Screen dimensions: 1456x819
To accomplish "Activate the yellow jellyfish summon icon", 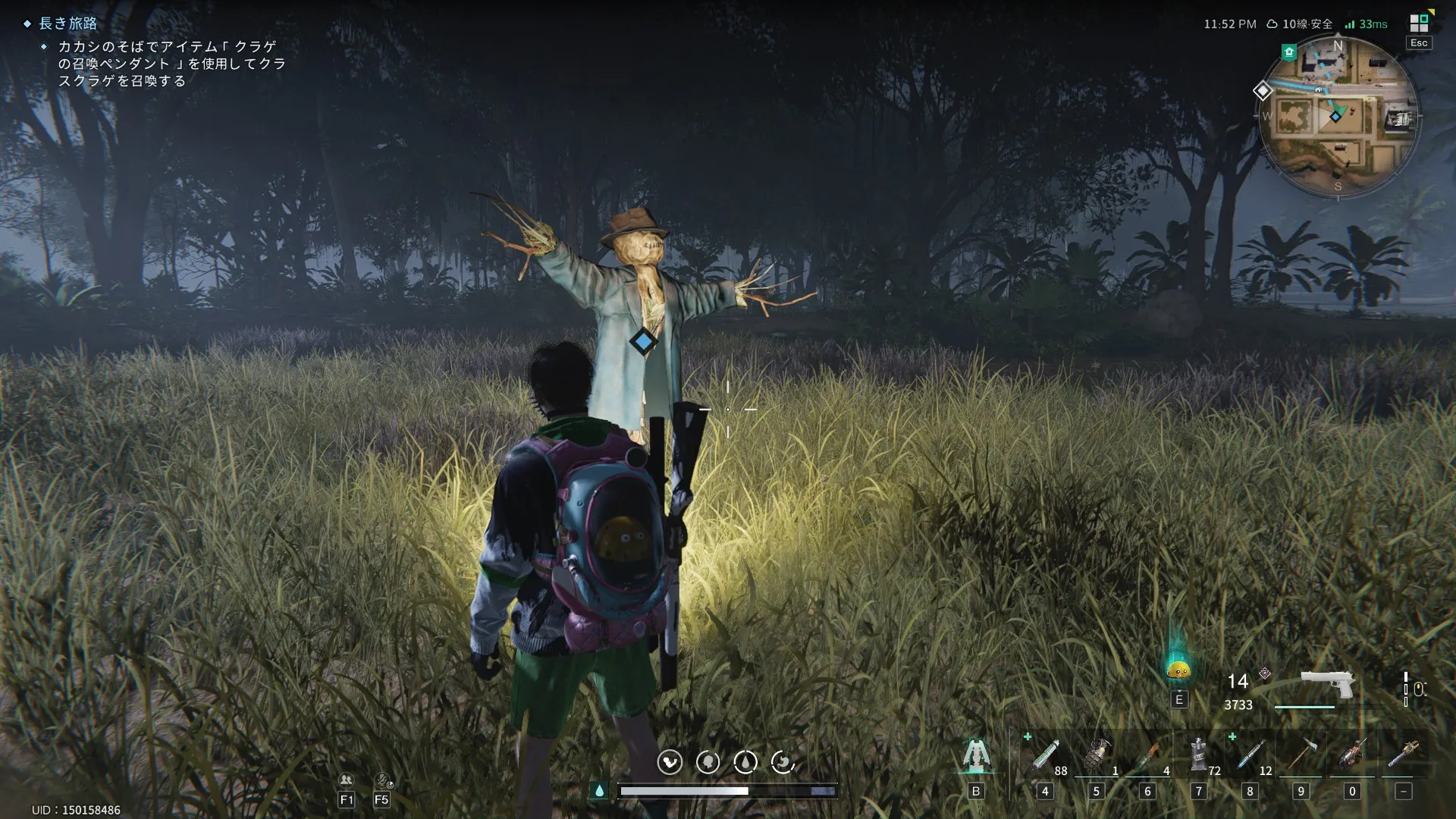I will (1178, 669).
